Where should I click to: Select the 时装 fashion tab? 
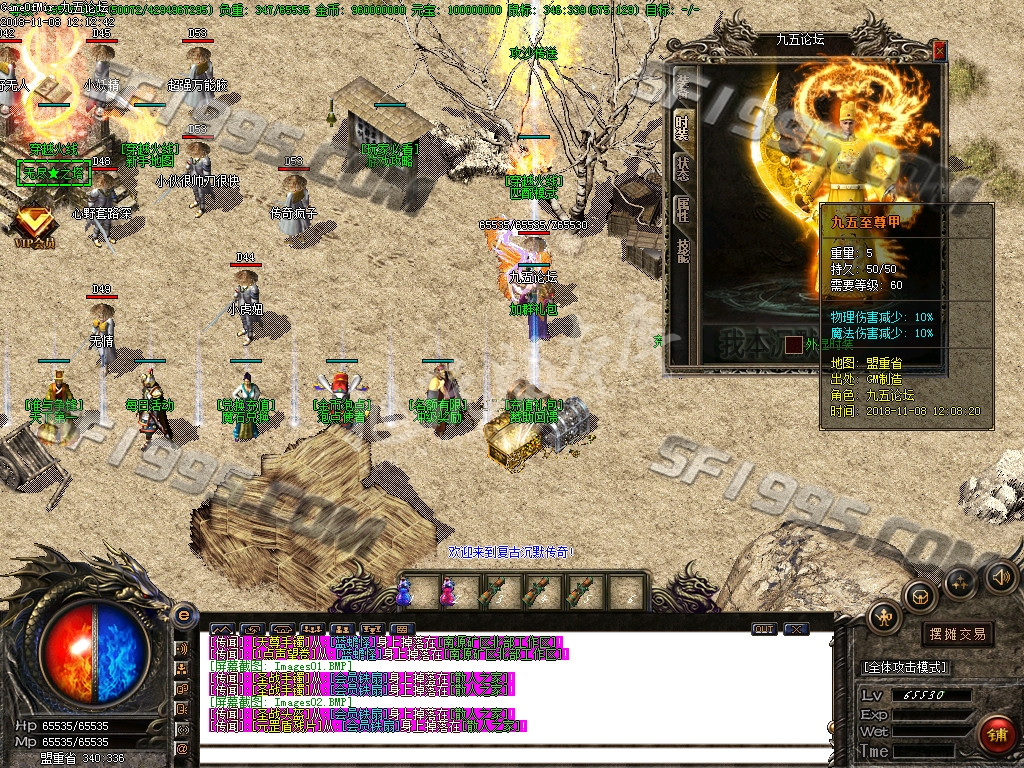tap(682, 127)
